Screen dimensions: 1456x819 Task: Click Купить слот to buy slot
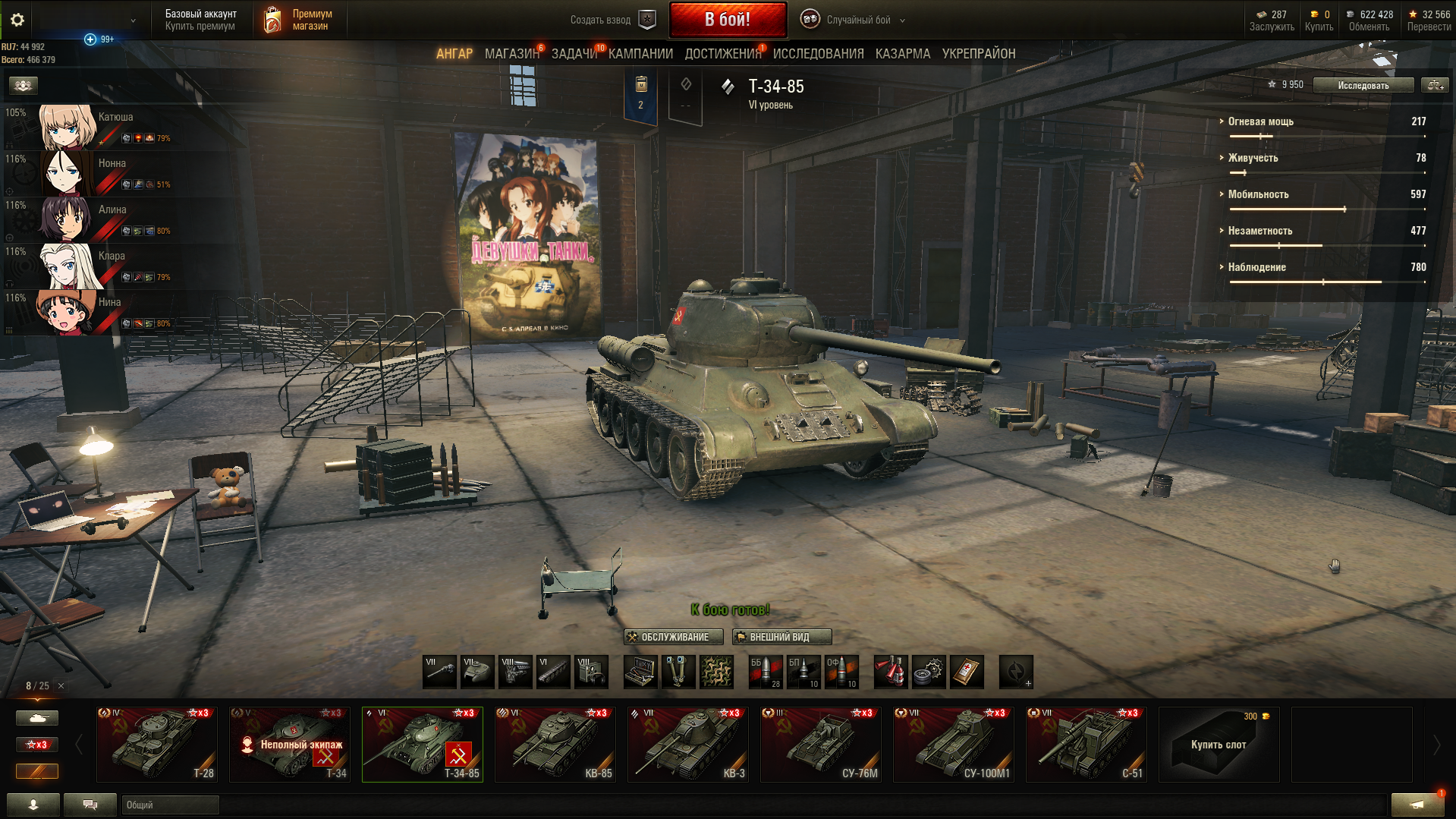point(1219,745)
